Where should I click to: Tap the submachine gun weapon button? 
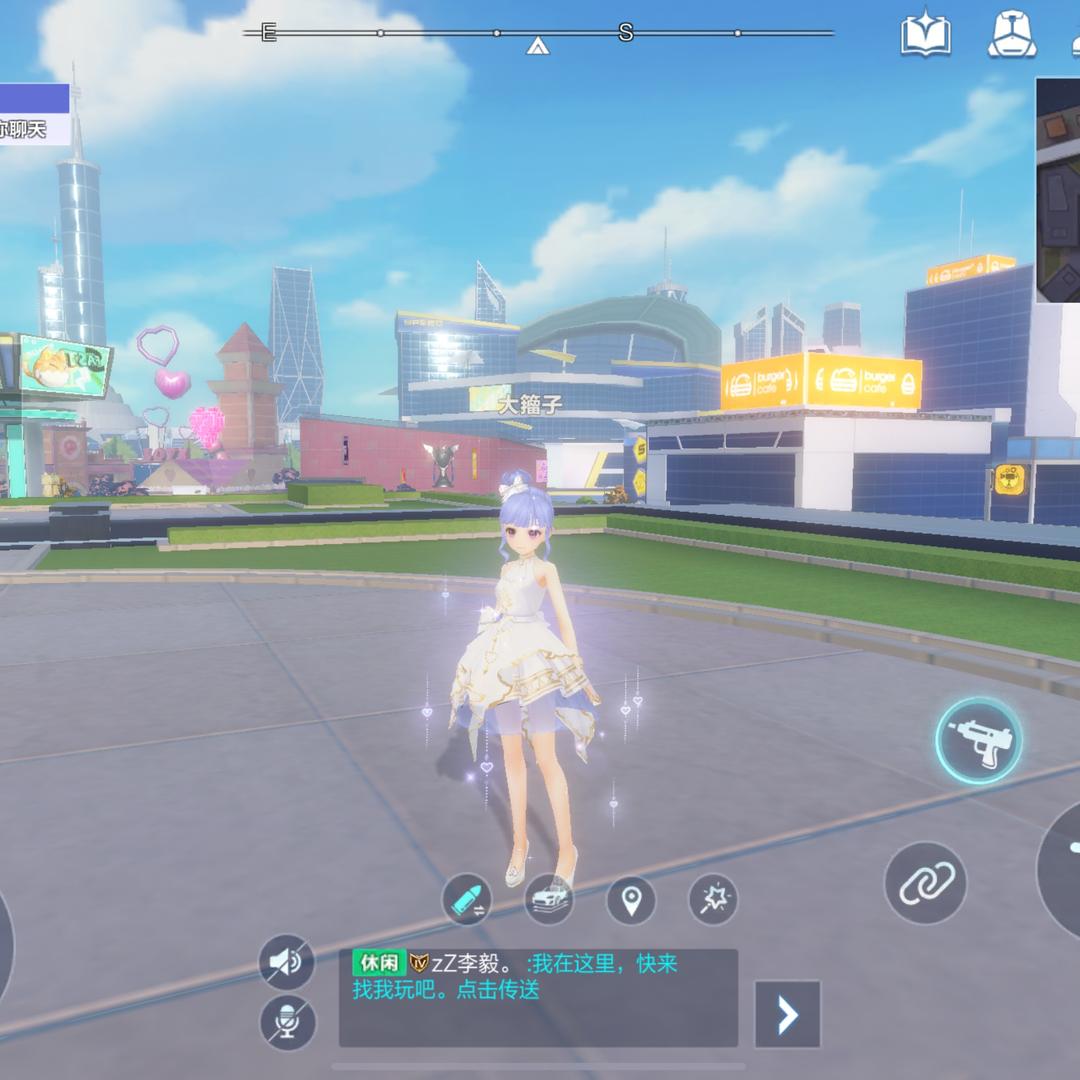pyautogui.click(x=978, y=740)
